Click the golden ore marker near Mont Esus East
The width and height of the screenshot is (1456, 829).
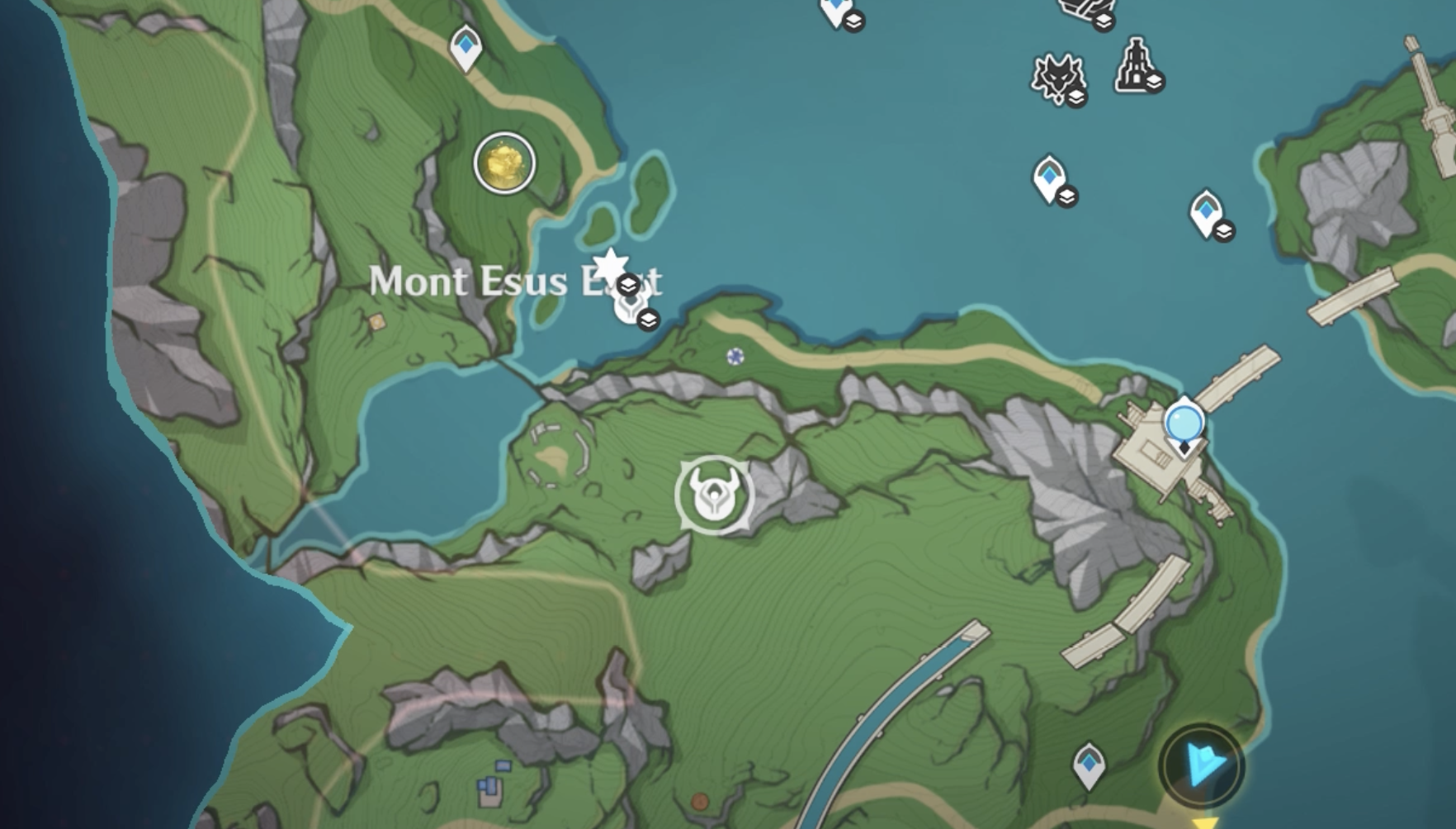(504, 163)
